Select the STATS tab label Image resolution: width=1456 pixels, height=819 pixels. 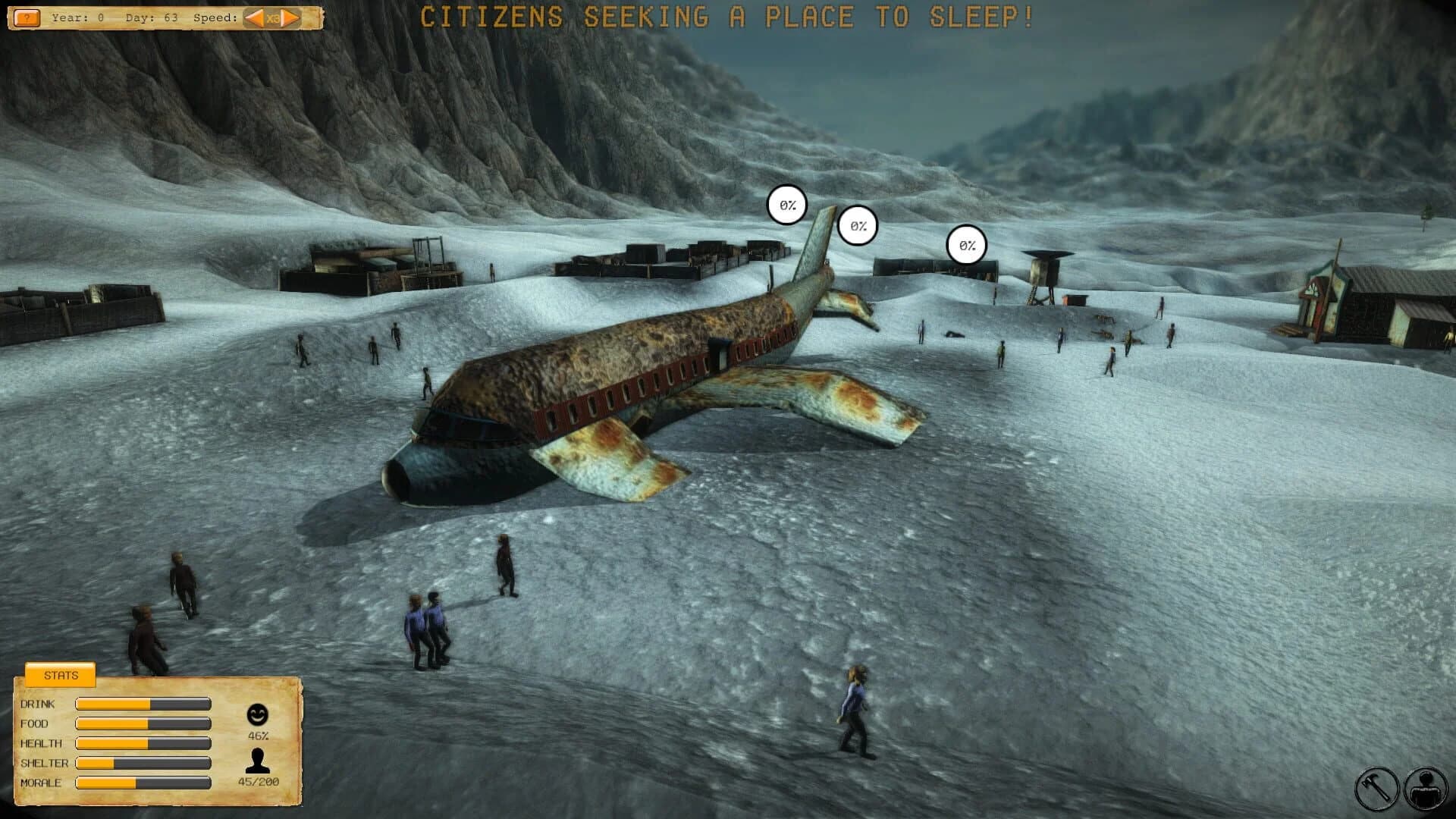click(x=62, y=676)
